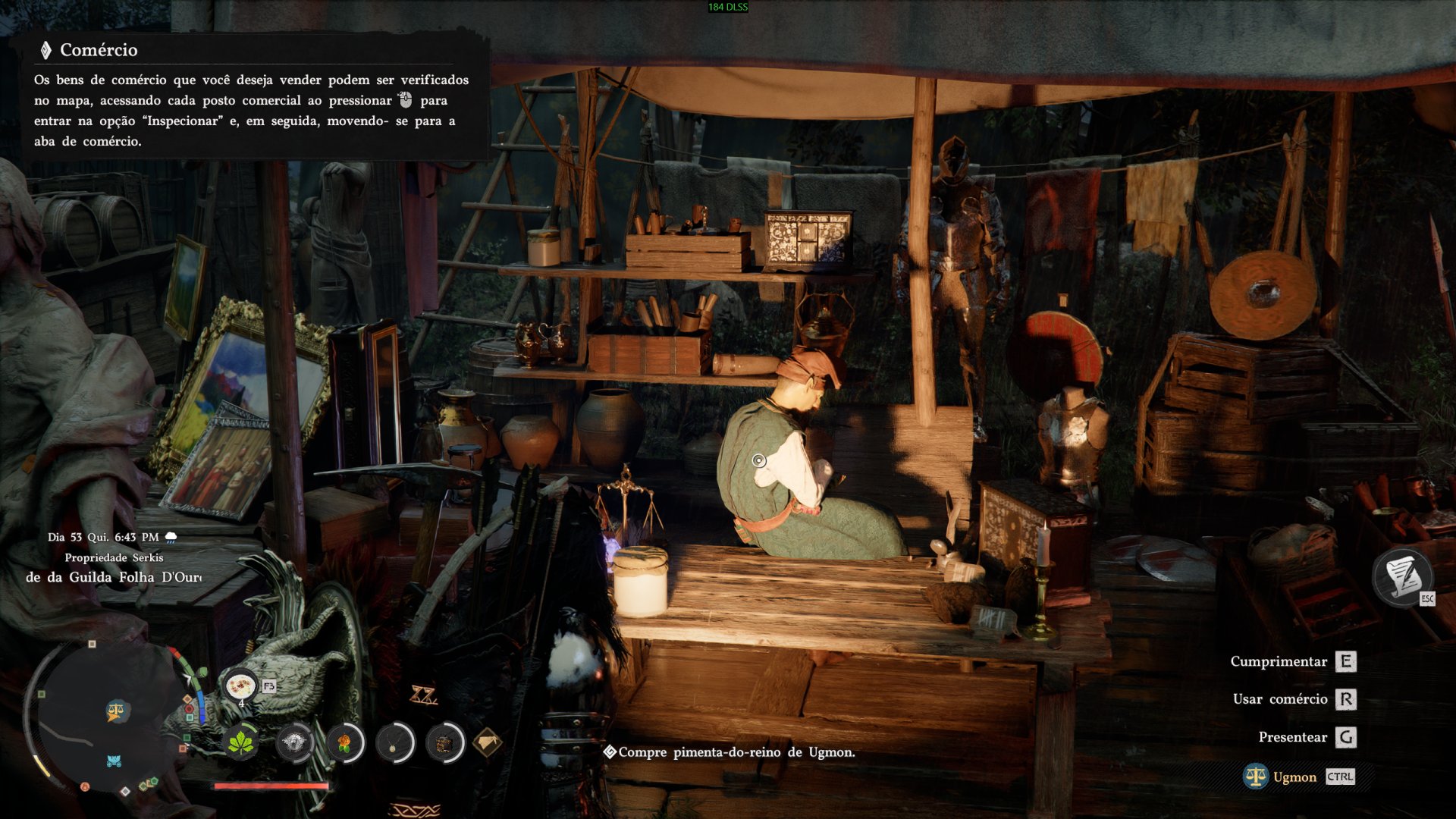This screenshot has height=819, width=1456.
Task: Activate the green leaf skill icon
Action: [x=241, y=743]
